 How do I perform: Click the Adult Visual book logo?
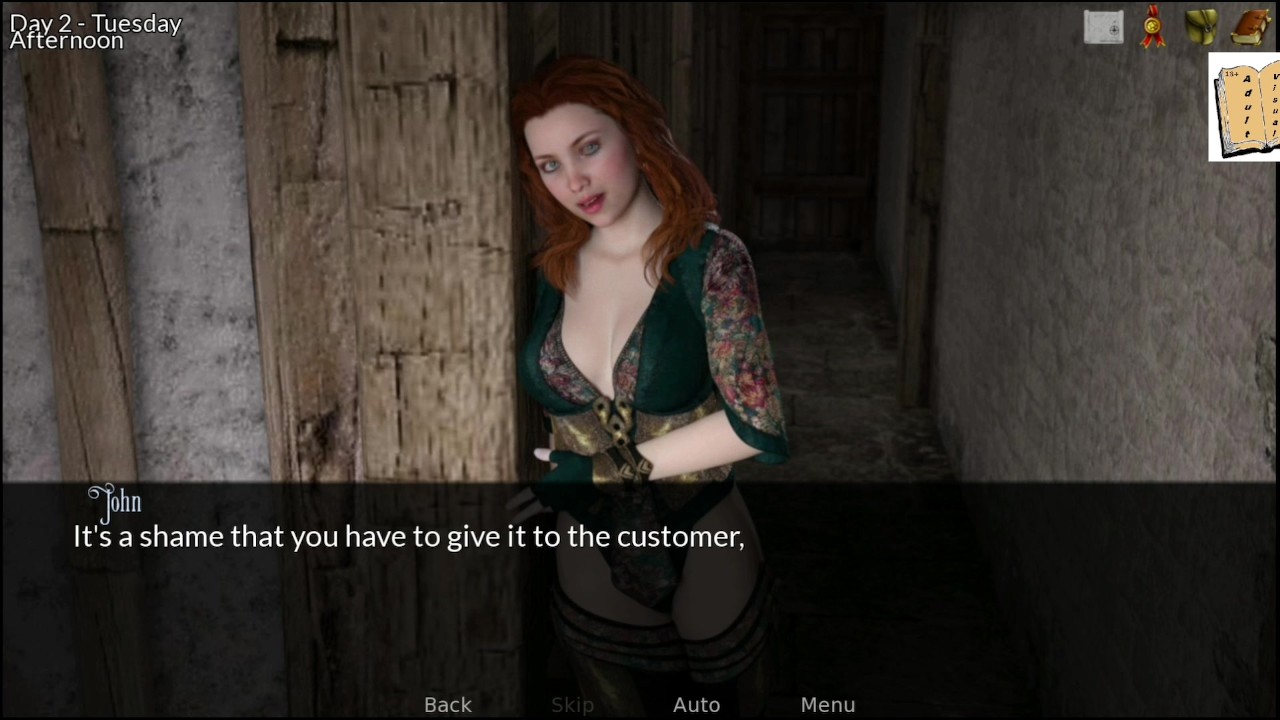(1245, 107)
